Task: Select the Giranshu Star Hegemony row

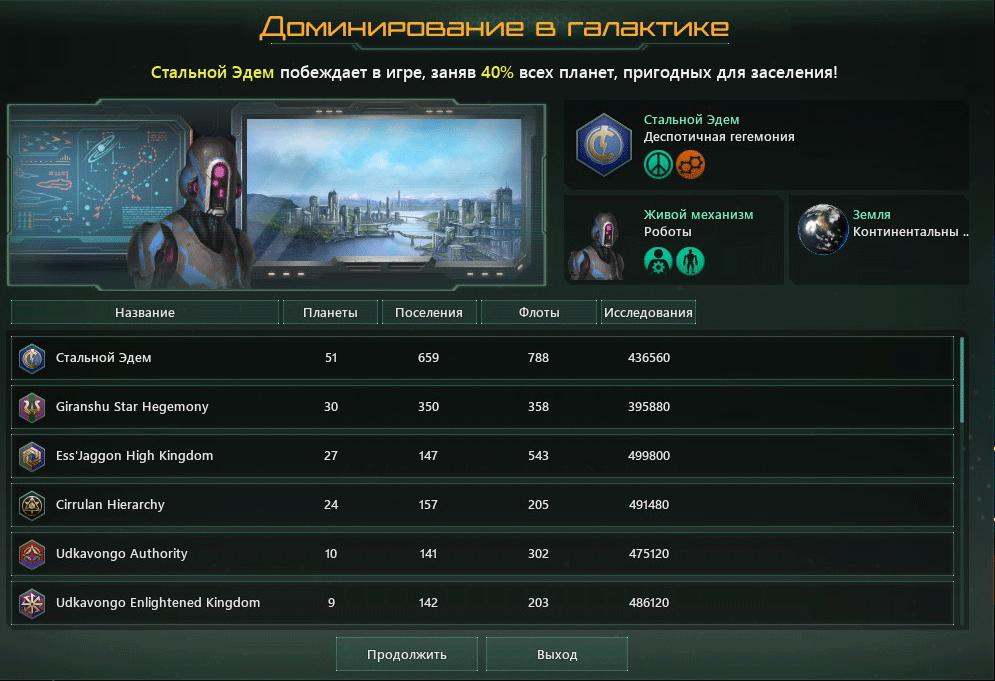Action: click(482, 407)
